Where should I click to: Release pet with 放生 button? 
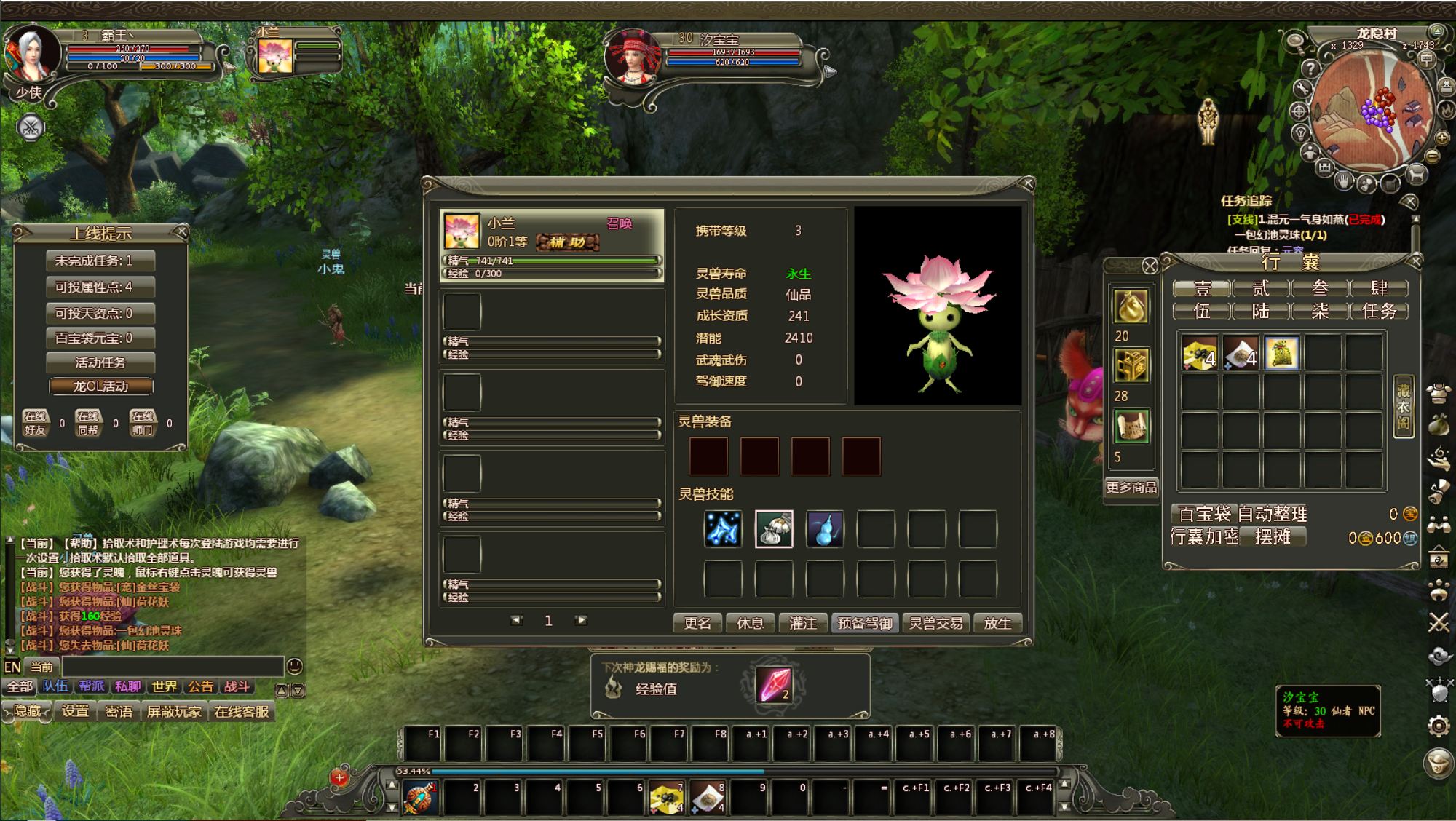click(997, 623)
